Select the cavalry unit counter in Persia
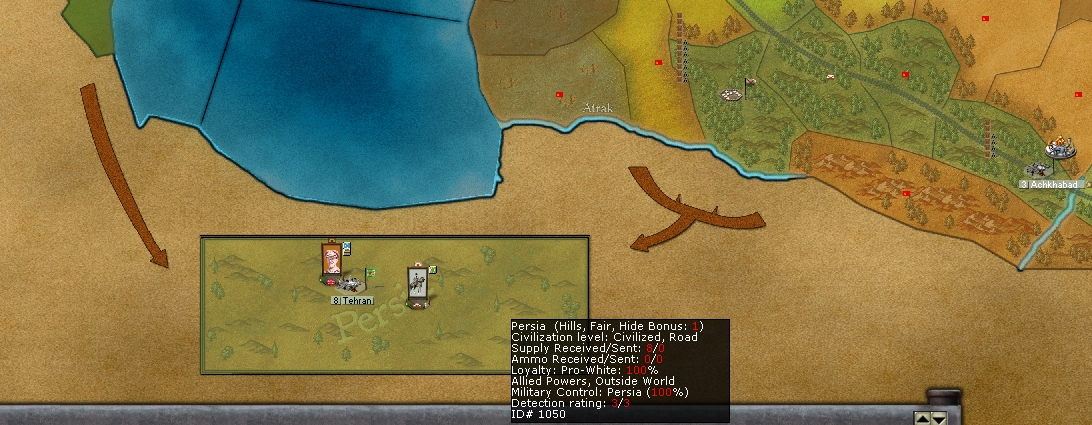 (418, 284)
